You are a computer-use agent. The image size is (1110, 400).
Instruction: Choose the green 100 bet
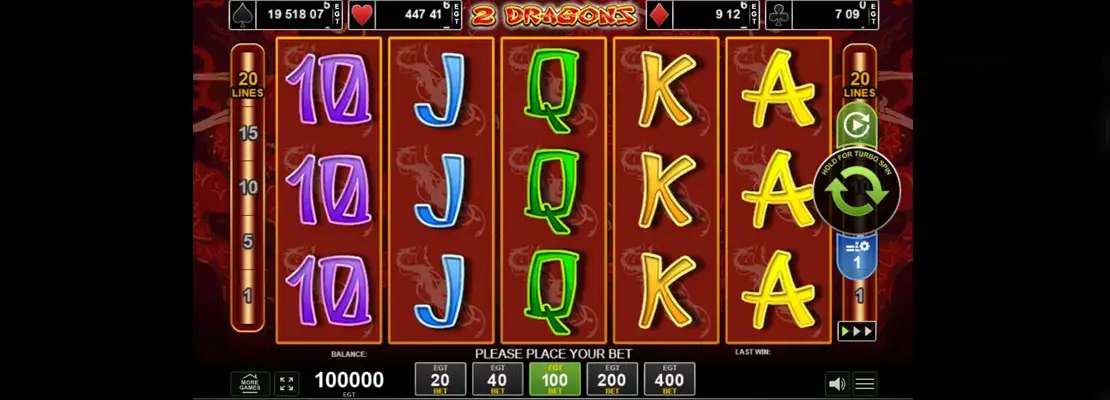555,379
